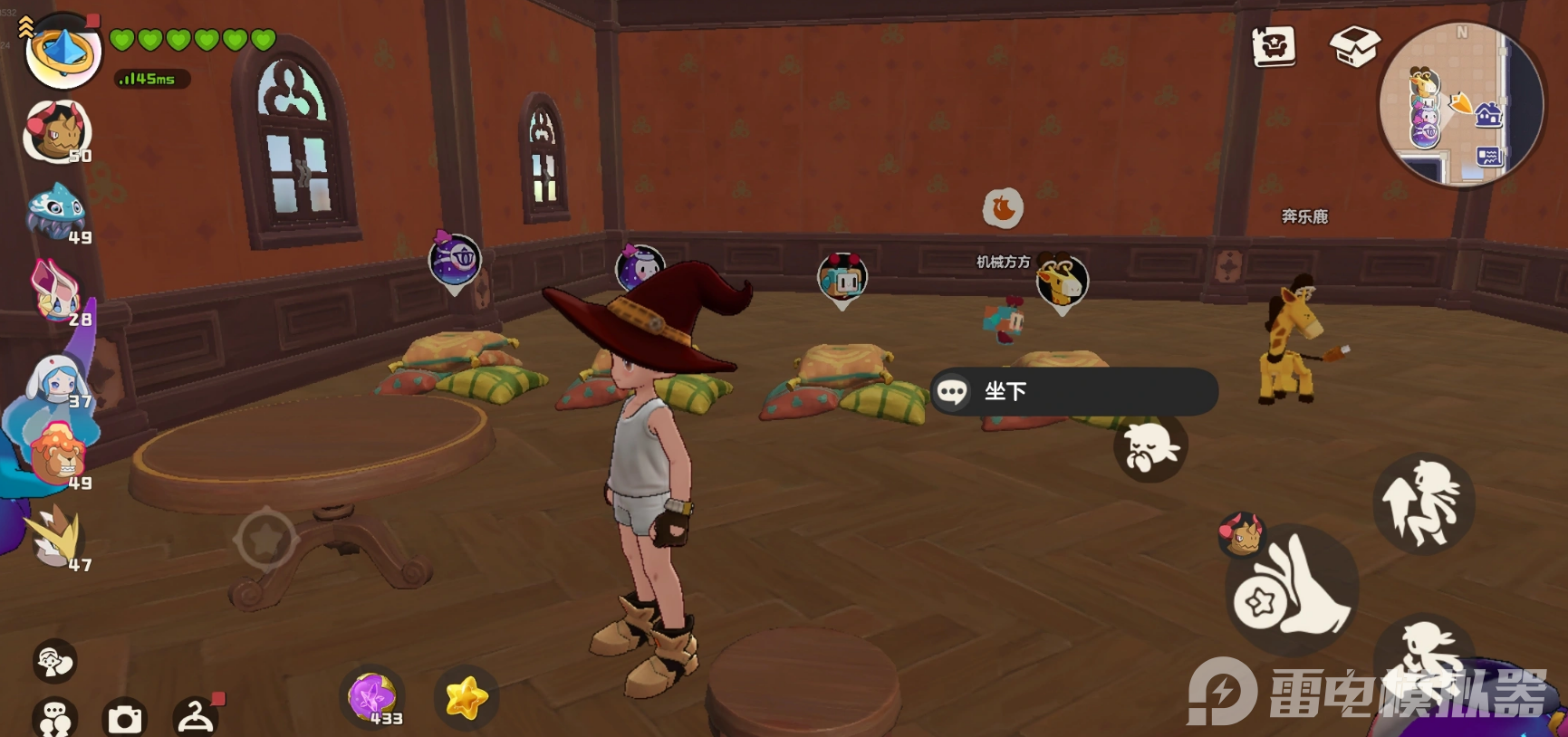Viewport: 1568px width, 737px height.
Task: Select the level 47 yellow spiky pet
Action: tap(56, 538)
